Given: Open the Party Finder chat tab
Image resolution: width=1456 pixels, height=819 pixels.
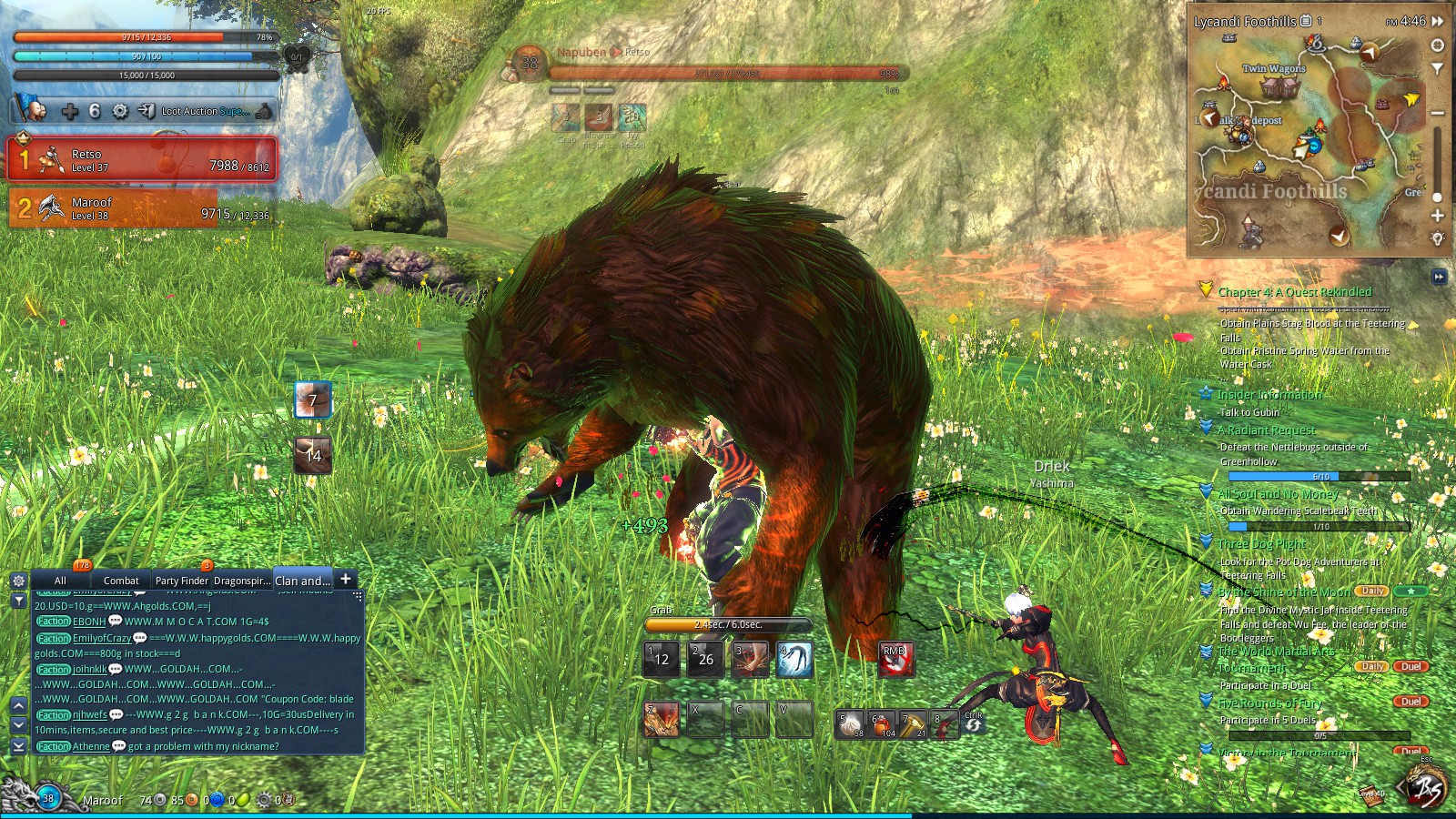Looking at the screenshot, I should tap(181, 581).
